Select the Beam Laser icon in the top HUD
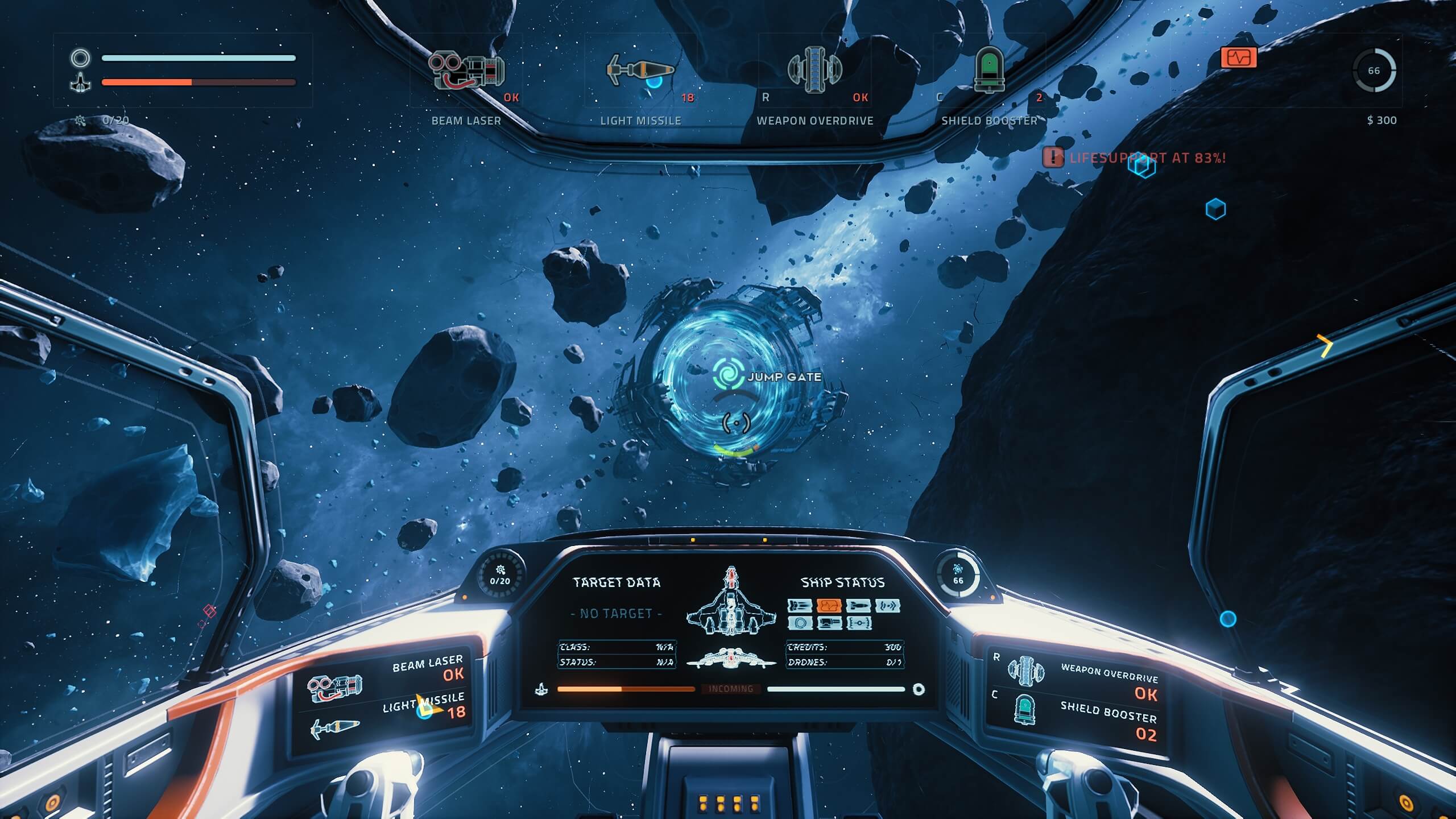 click(x=466, y=71)
